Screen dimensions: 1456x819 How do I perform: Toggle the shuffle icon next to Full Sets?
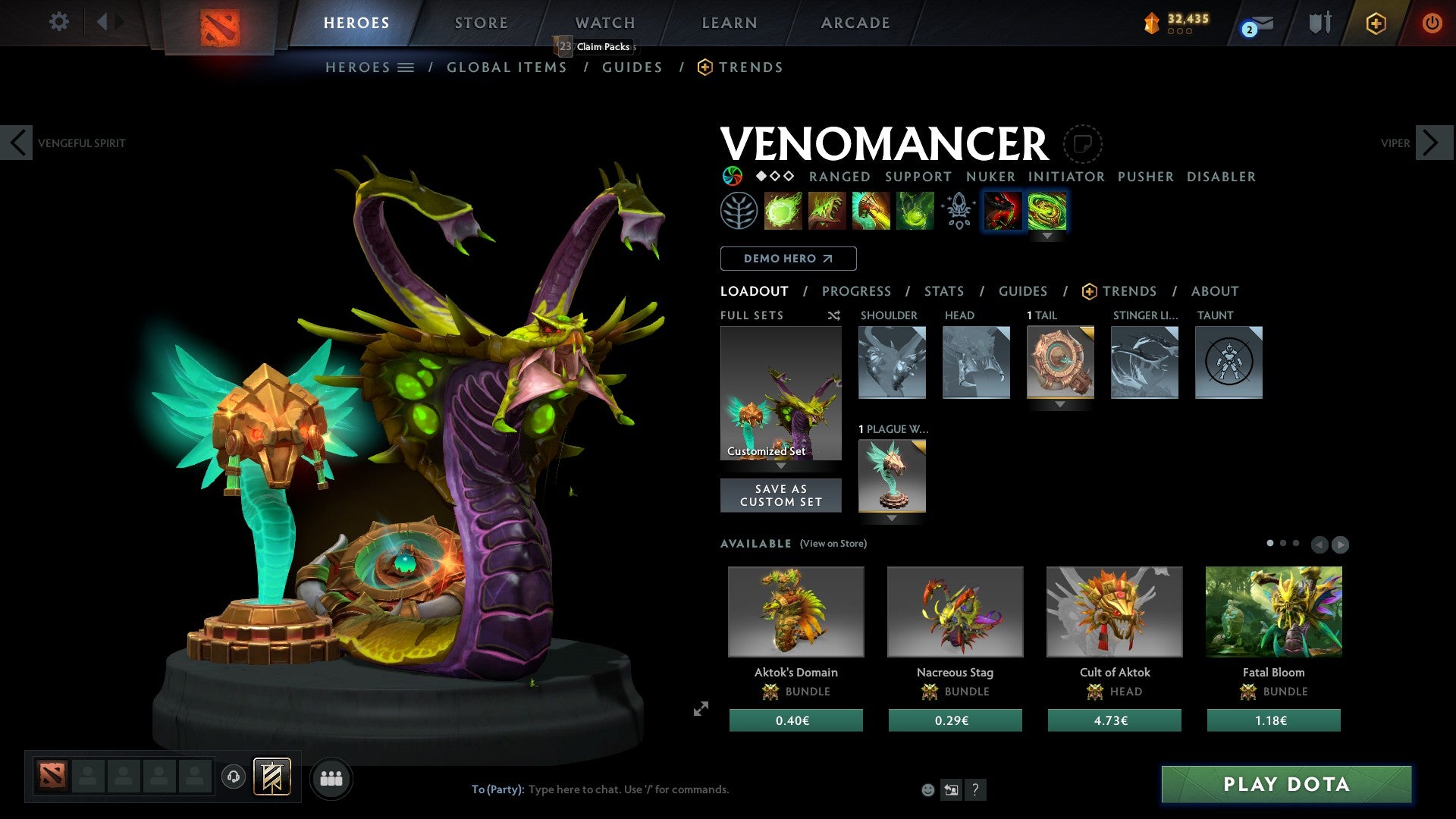[x=833, y=315]
